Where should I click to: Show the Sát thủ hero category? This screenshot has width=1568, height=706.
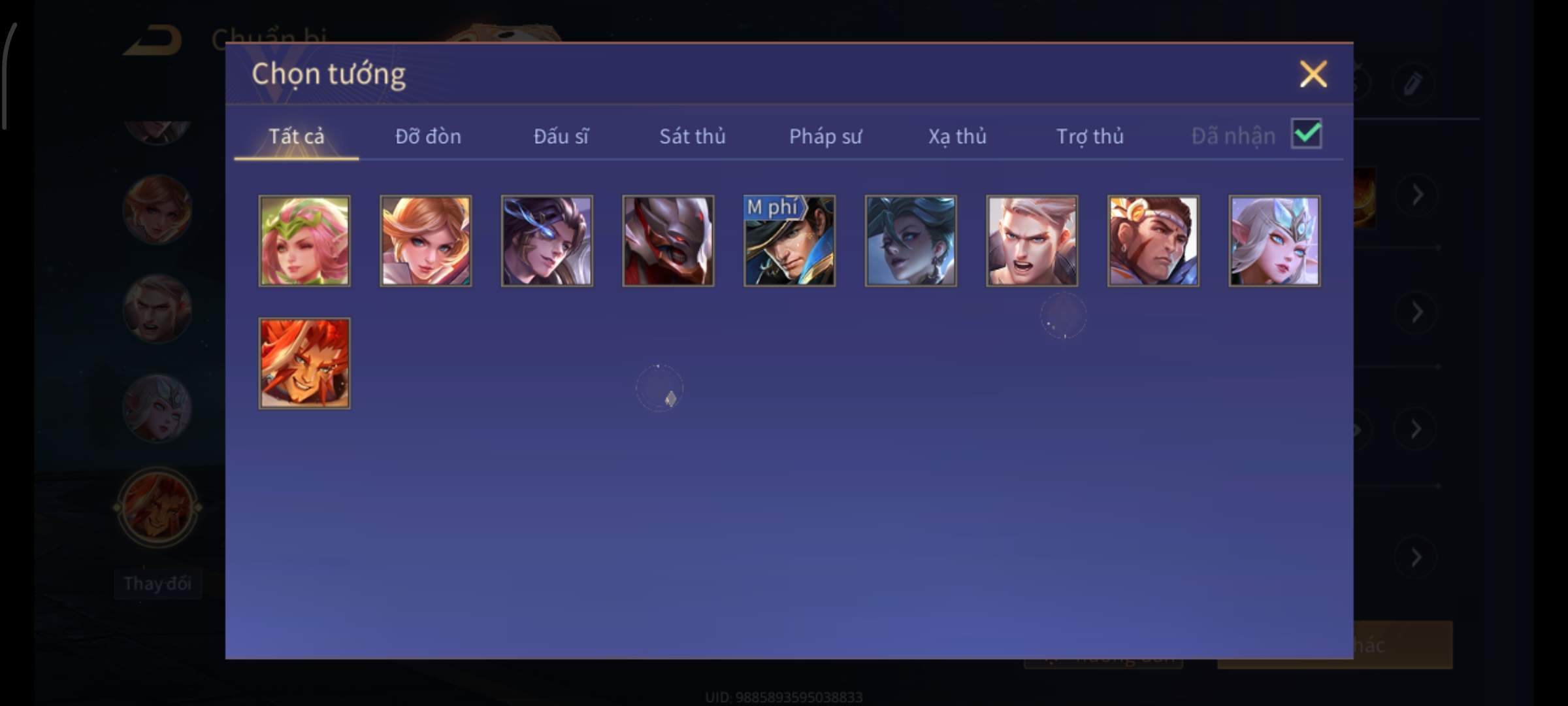[x=692, y=136]
